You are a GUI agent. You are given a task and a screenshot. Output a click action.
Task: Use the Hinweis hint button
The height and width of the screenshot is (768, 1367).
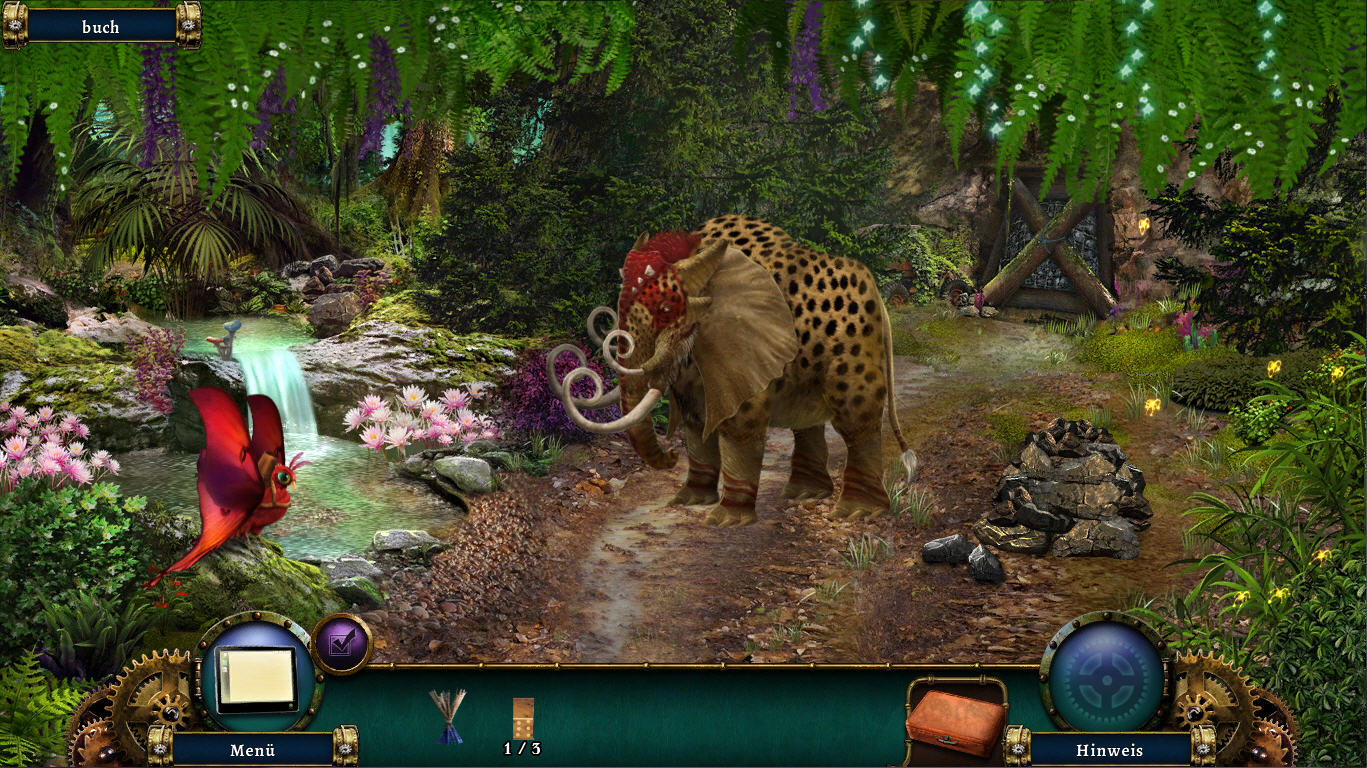coord(1109,749)
